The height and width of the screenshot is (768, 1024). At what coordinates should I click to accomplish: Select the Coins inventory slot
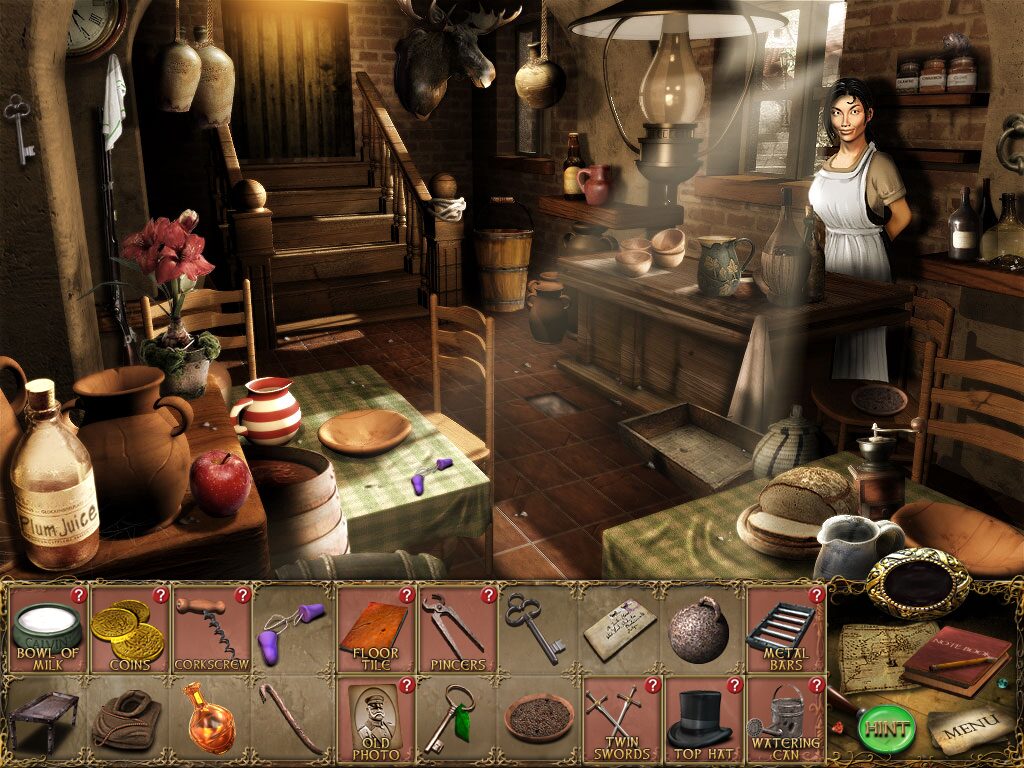128,630
